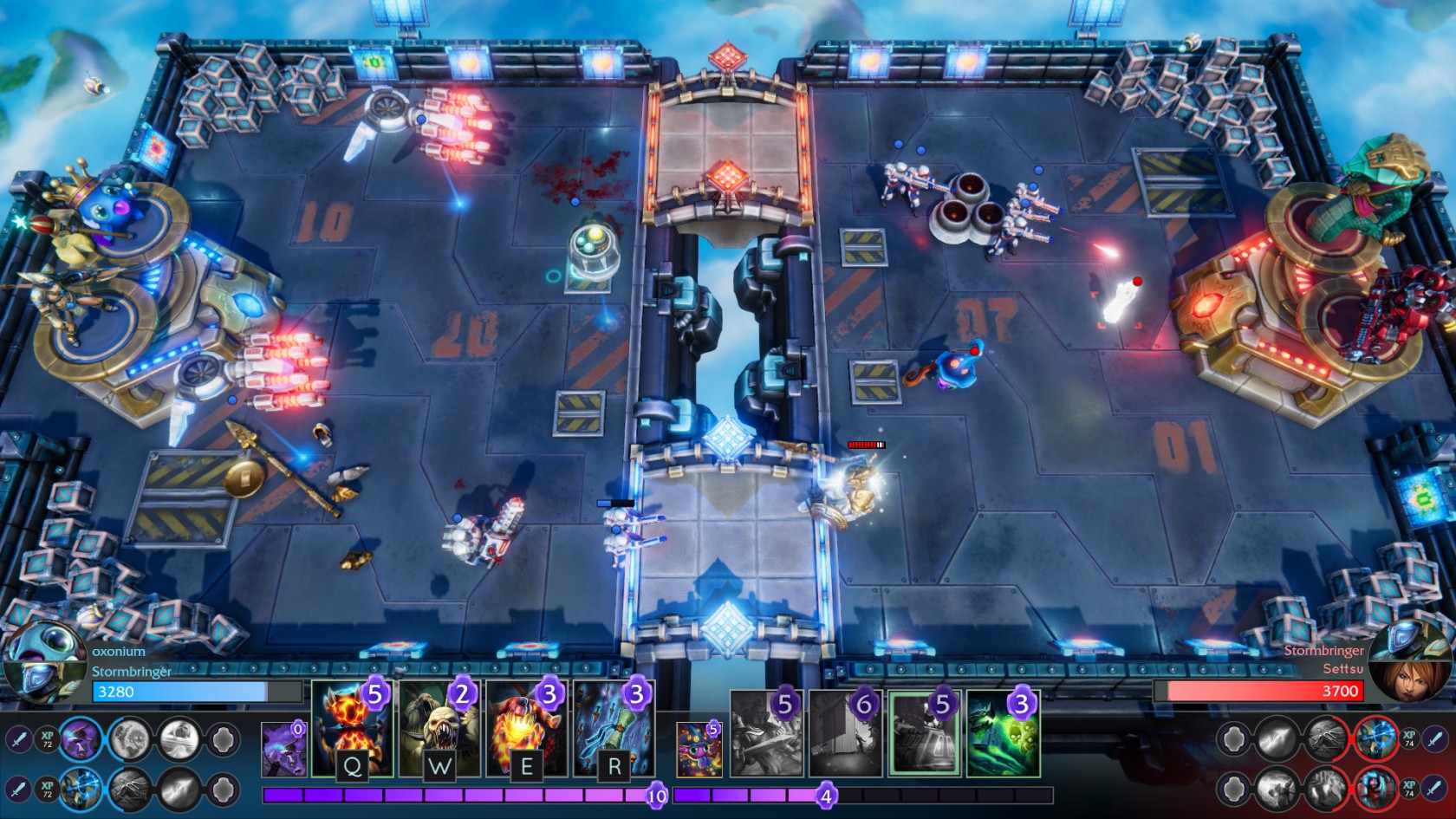Select the green-bordered grayscale card costing 5
The height and width of the screenshot is (819, 1456).
[x=924, y=733]
